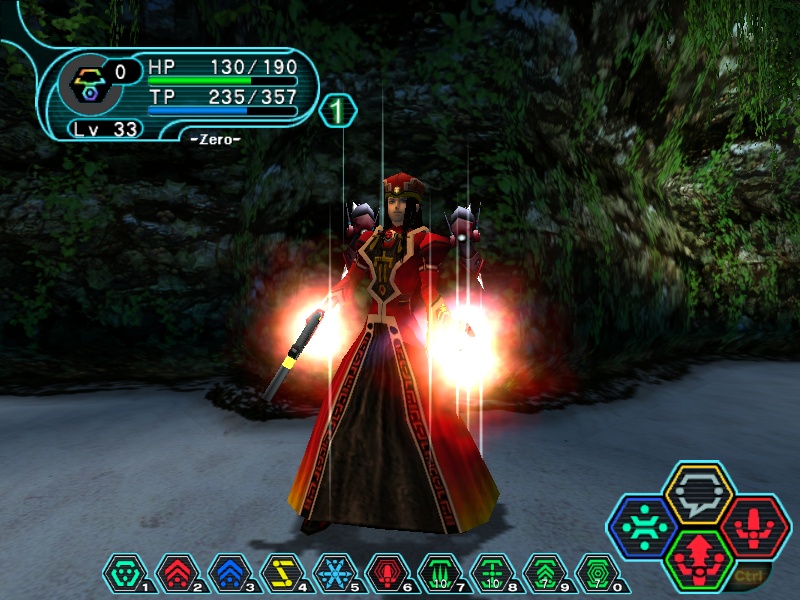Use the green item in slot 7
The height and width of the screenshot is (600, 800).
[438, 574]
